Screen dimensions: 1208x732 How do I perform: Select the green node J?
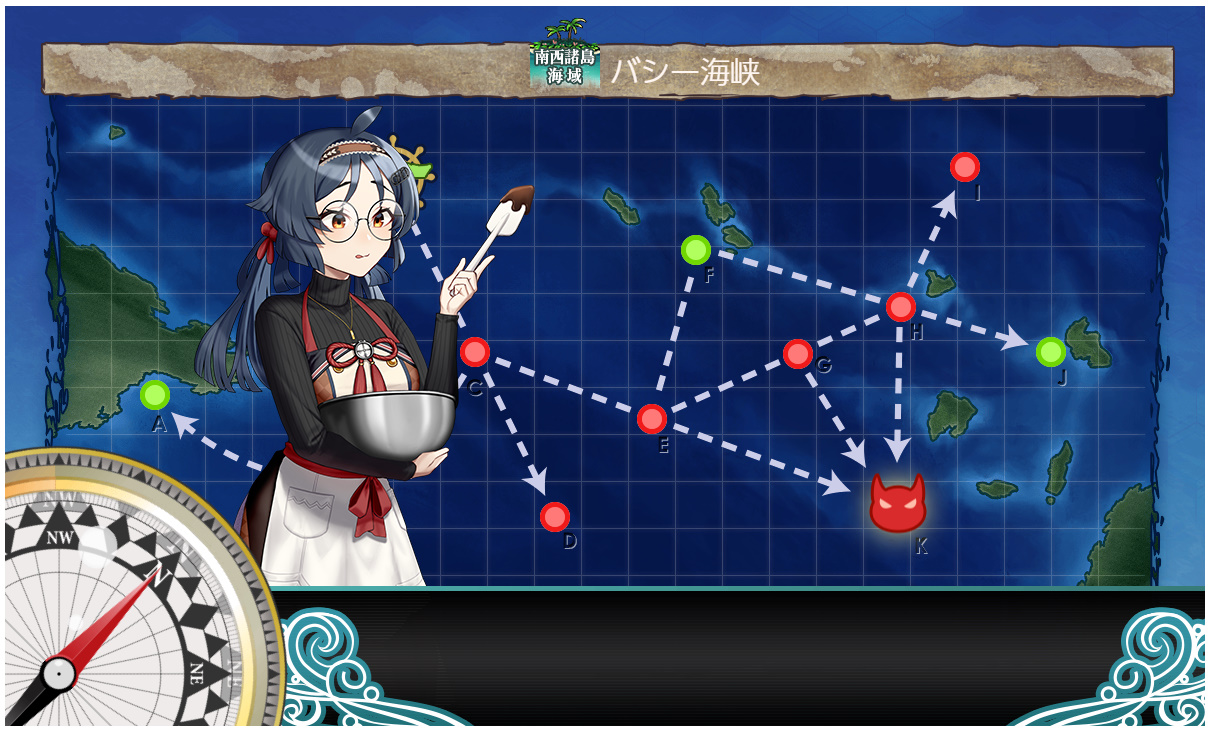pyautogui.click(x=1050, y=352)
